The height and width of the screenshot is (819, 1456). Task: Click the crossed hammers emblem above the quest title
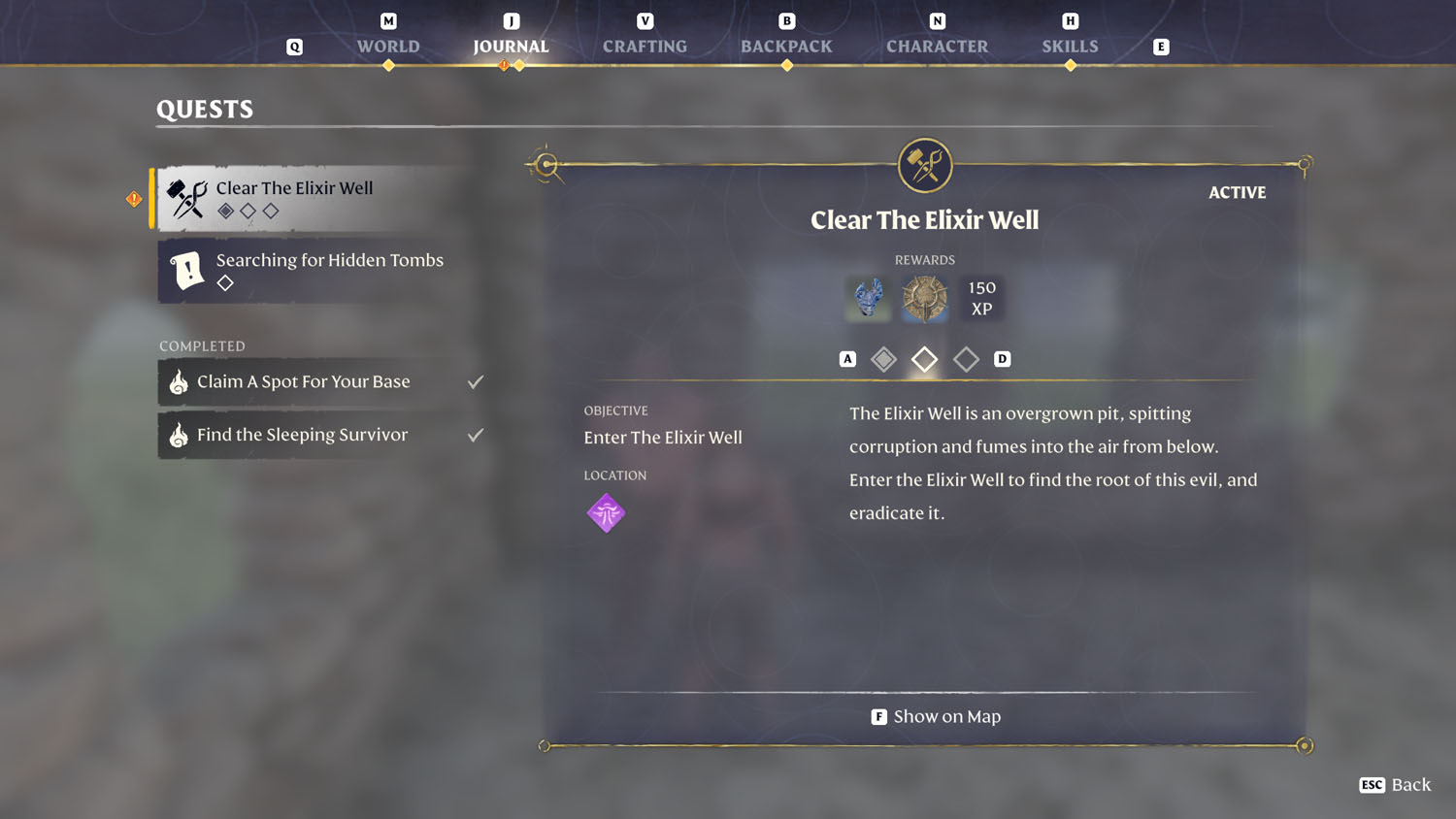[924, 165]
